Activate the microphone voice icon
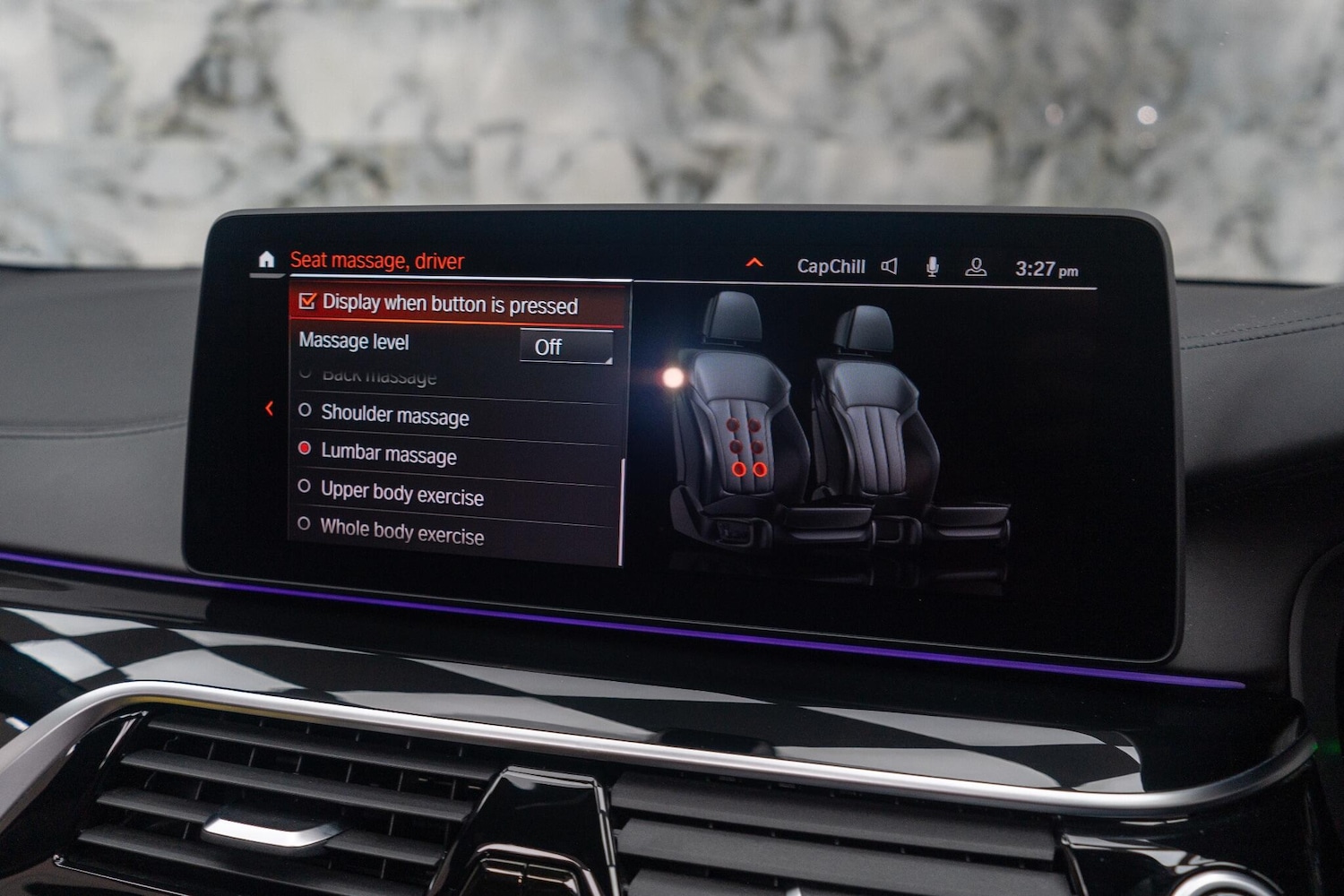 [932, 267]
